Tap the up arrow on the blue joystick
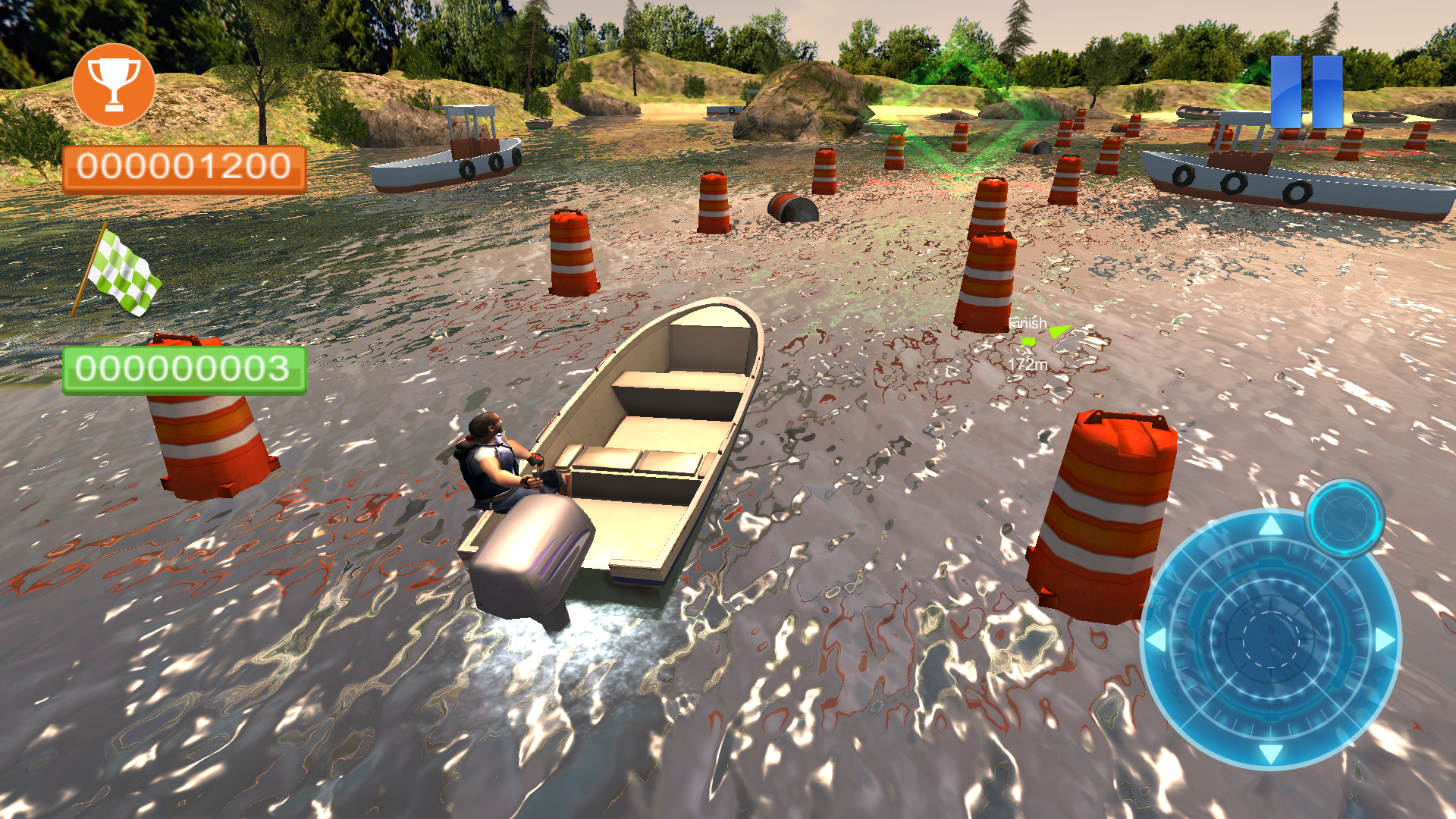This screenshot has width=1456, height=819. click(x=1271, y=525)
